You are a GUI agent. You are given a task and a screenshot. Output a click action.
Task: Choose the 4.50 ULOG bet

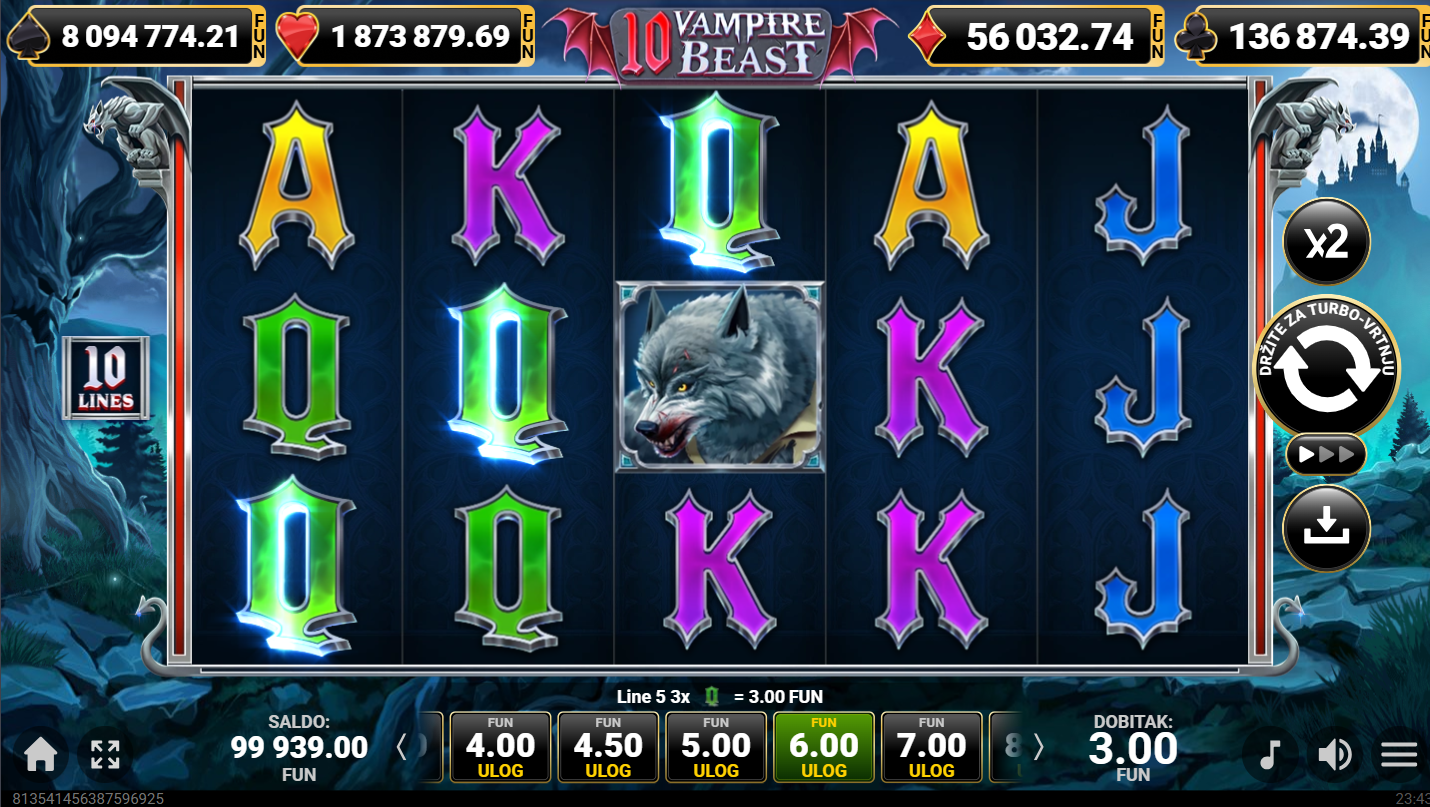[x=608, y=747]
